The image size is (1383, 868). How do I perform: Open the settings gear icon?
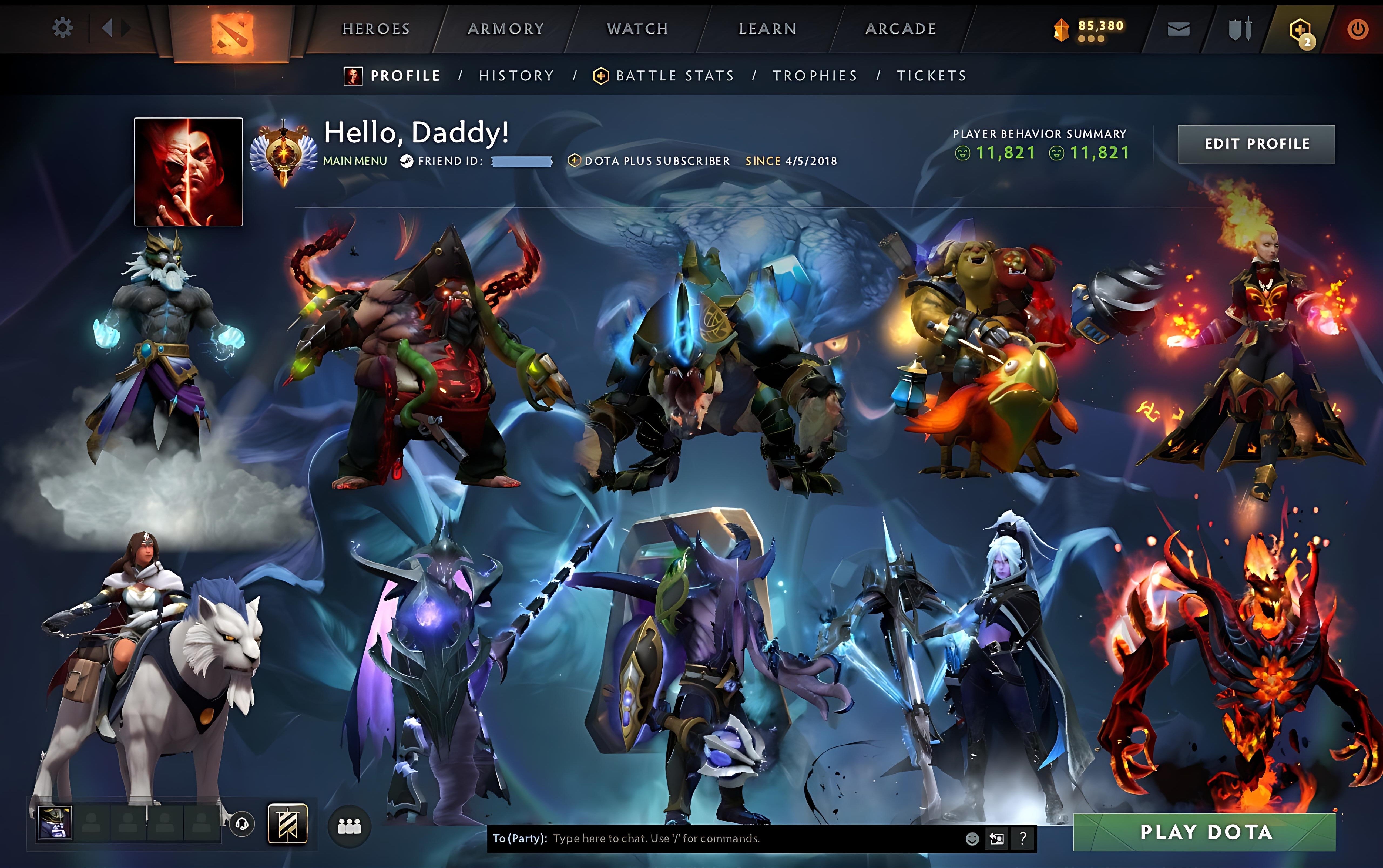tap(63, 27)
